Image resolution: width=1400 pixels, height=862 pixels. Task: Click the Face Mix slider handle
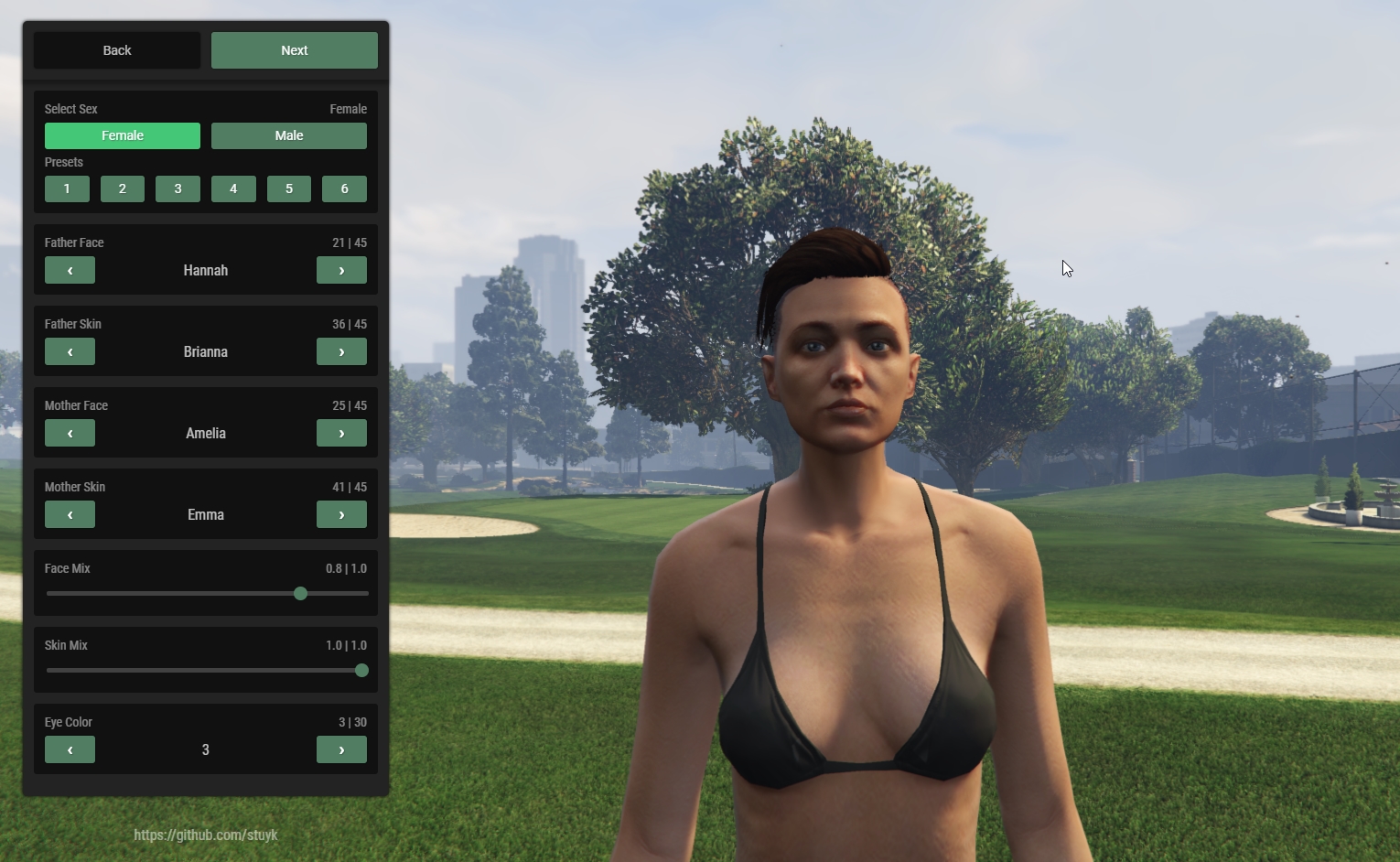(x=300, y=594)
